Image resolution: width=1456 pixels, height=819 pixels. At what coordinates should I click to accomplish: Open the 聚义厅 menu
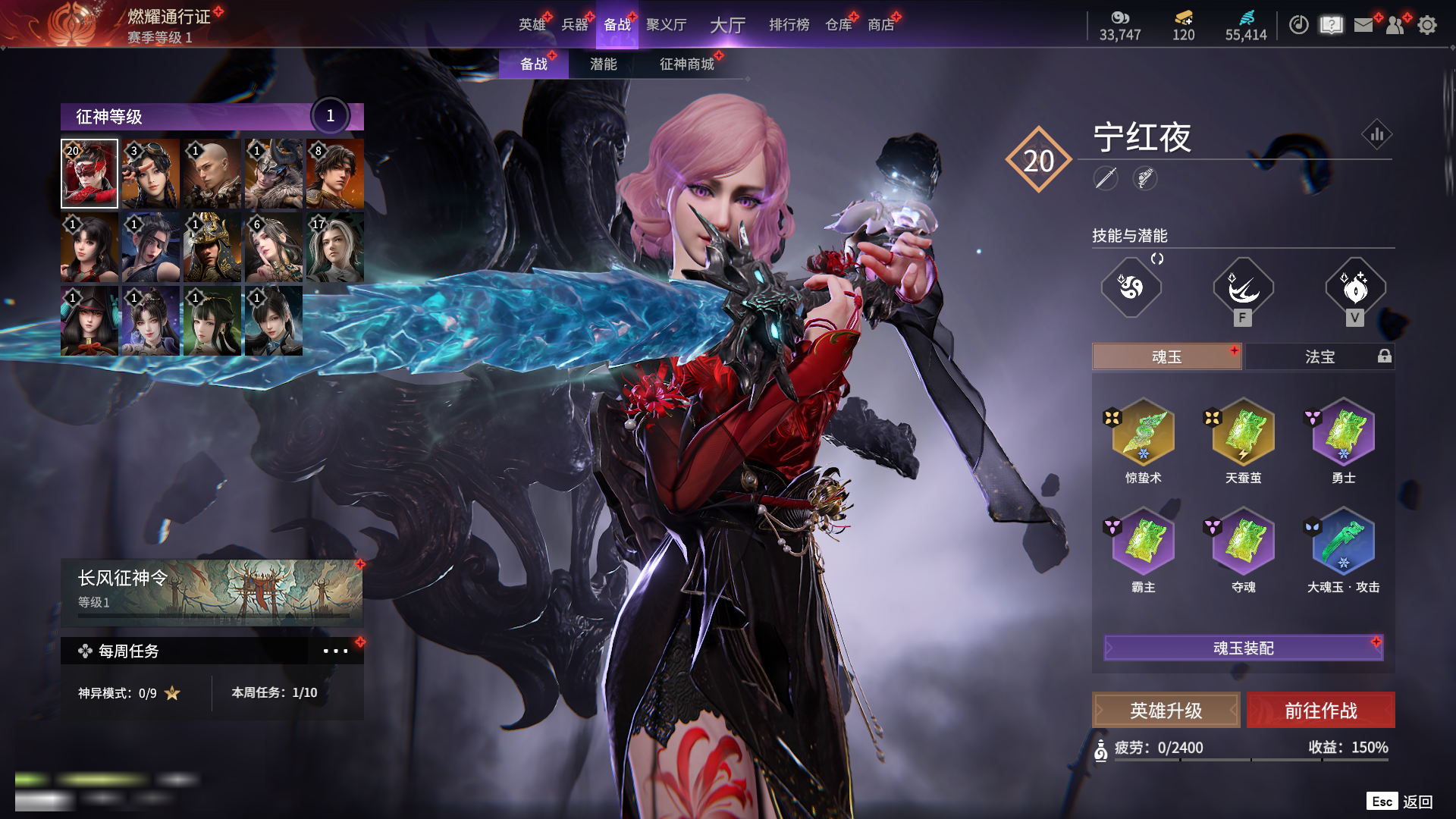coord(666,25)
